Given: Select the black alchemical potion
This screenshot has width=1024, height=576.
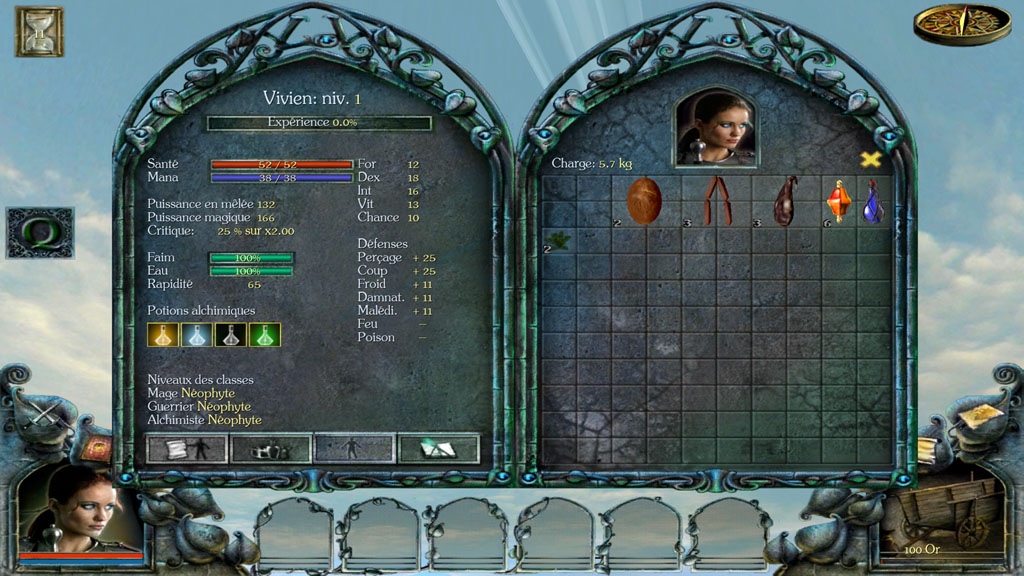Looking at the screenshot, I should coord(231,335).
